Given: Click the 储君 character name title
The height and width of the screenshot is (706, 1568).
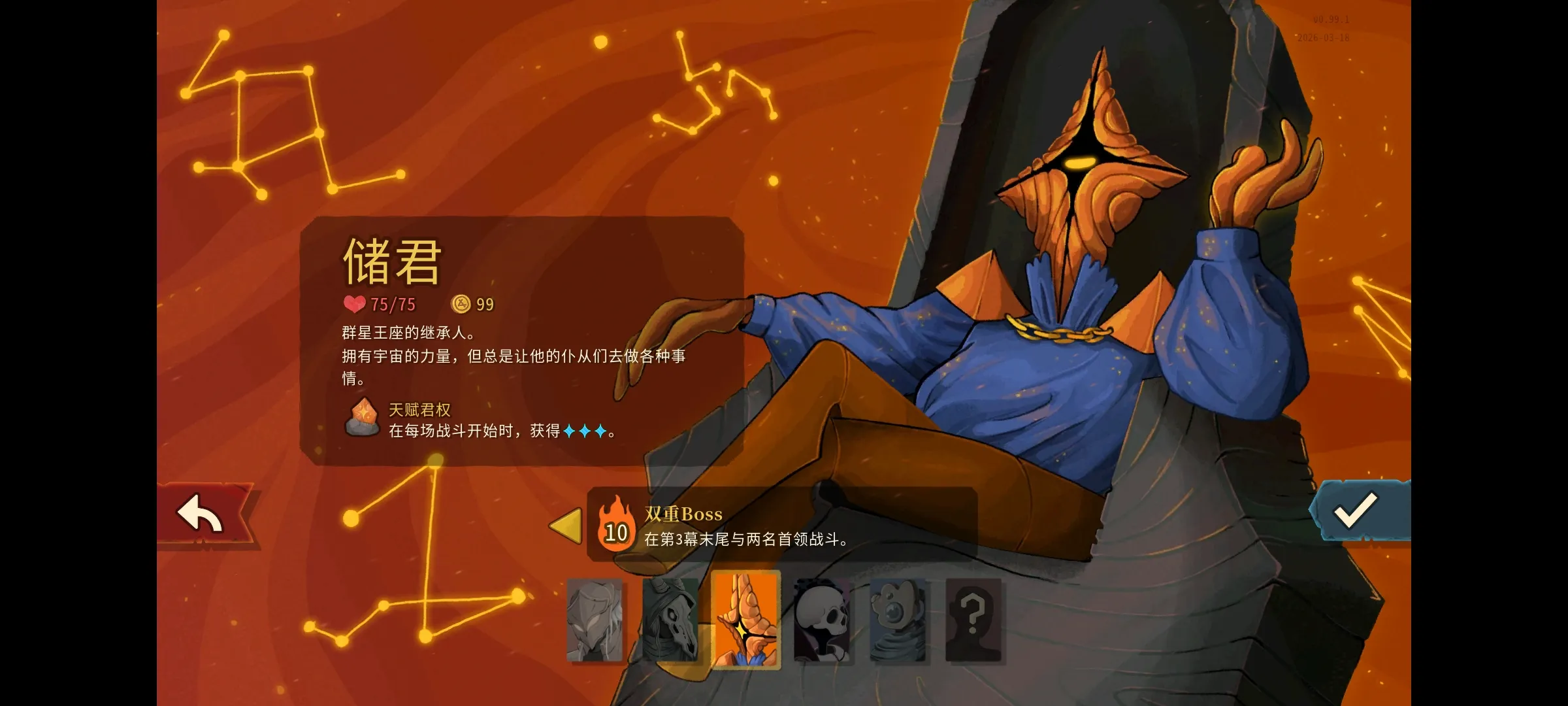Looking at the screenshot, I should (390, 261).
